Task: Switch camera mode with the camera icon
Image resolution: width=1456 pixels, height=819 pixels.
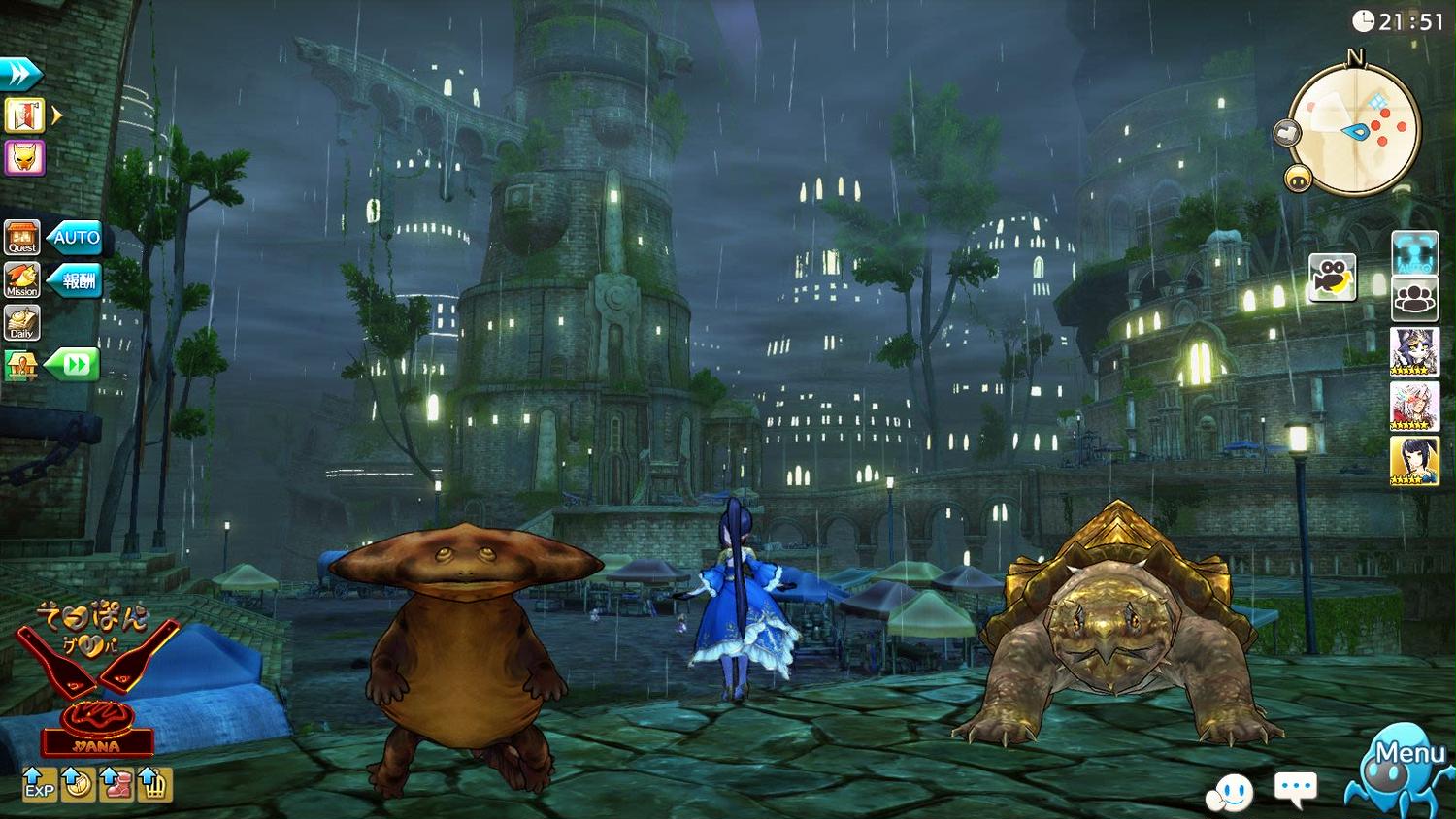Action: coord(1332,278)
